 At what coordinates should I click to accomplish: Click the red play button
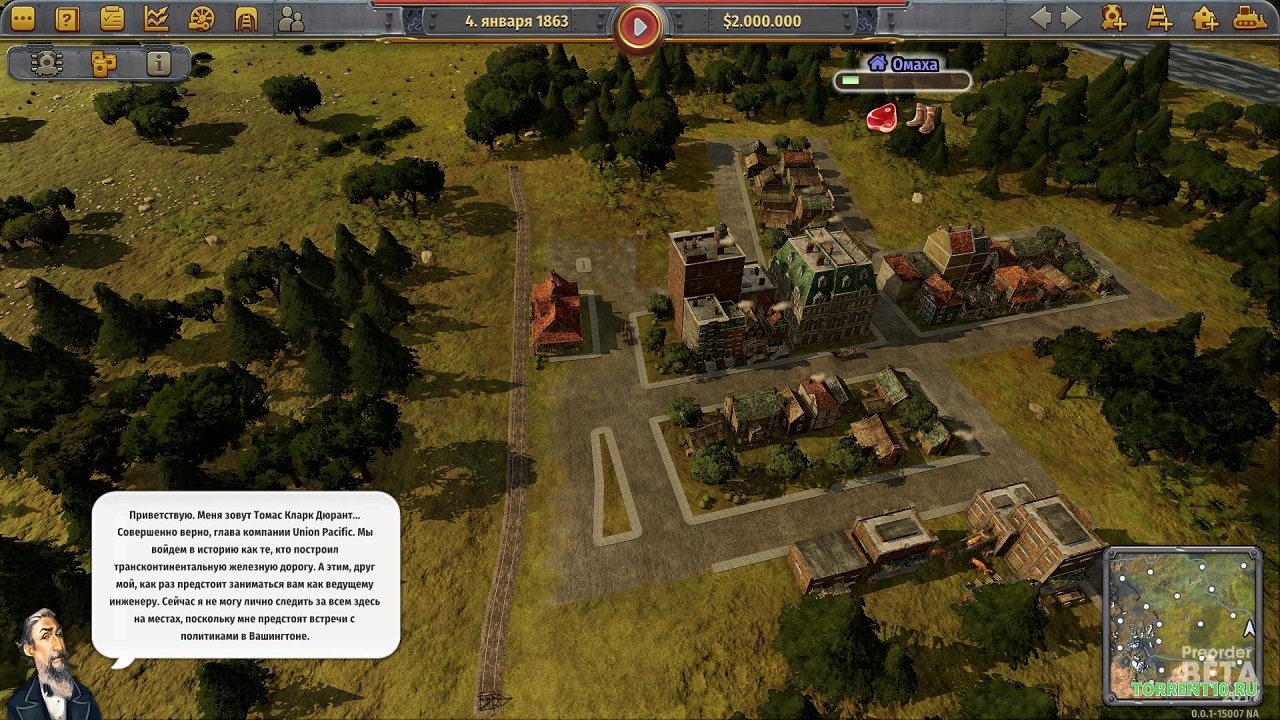pyautogui.click(x=639, y=26)
